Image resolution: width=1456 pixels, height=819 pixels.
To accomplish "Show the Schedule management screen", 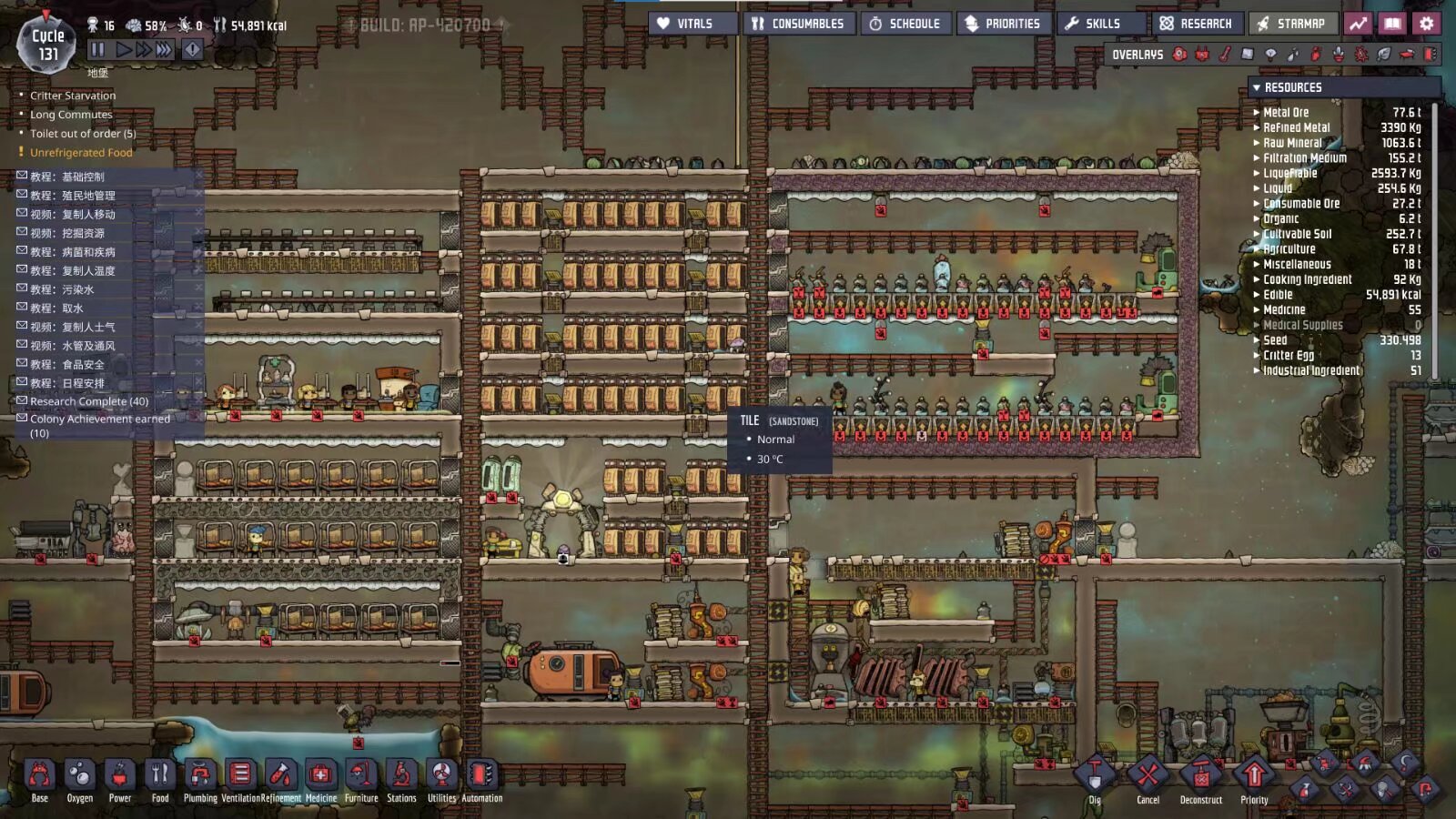I will [x=905, y=24].
